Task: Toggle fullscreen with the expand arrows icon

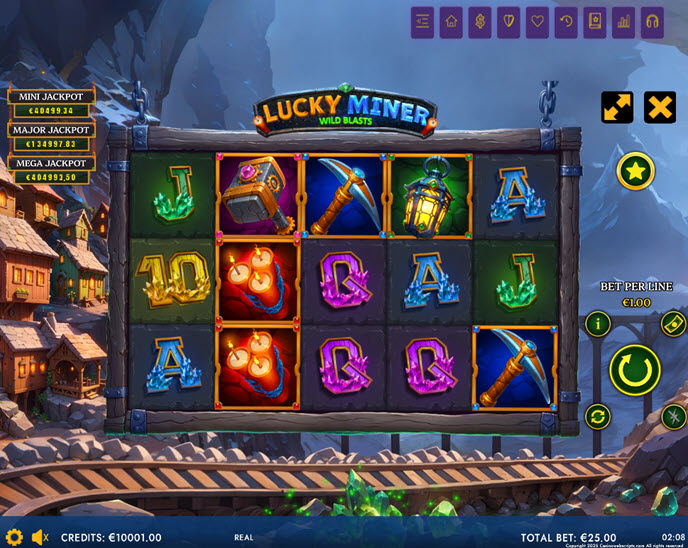Action: tap(617, 107)
